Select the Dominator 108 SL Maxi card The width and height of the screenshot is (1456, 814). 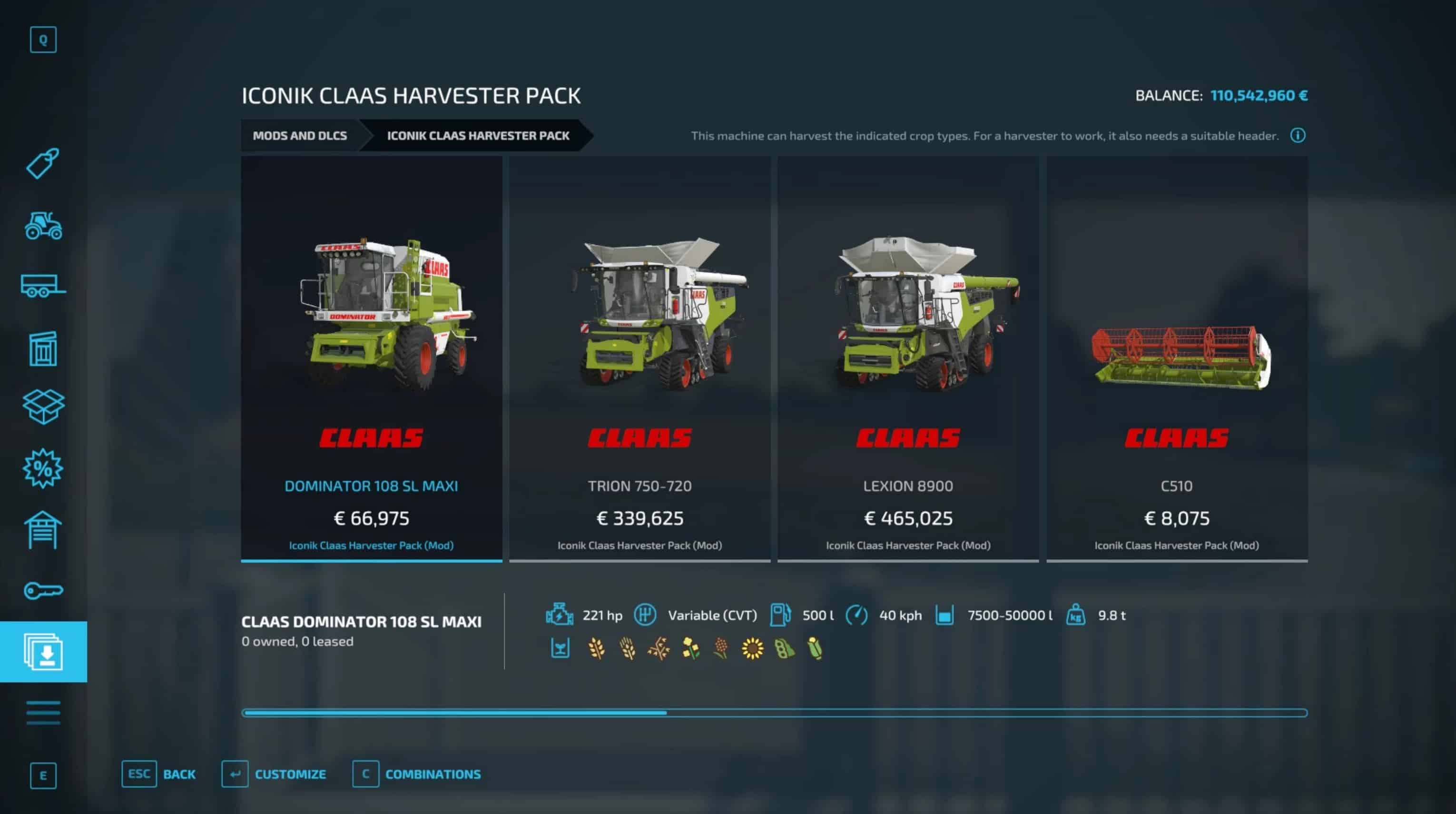pyautogui.click(x=371, y=358)
